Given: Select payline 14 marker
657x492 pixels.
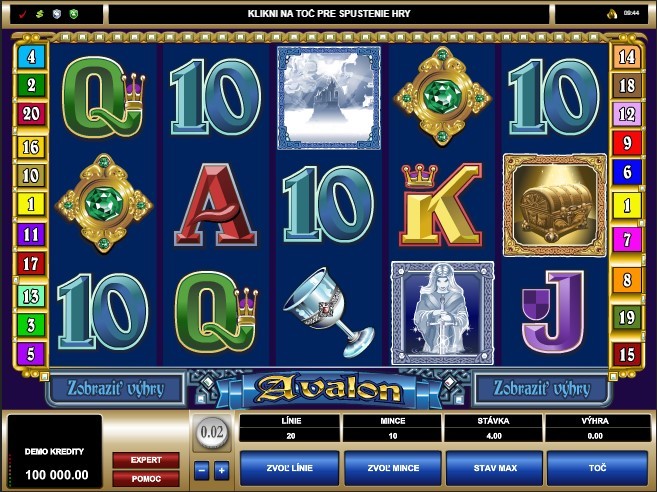Looking at the screenshot, I should 627,56.
